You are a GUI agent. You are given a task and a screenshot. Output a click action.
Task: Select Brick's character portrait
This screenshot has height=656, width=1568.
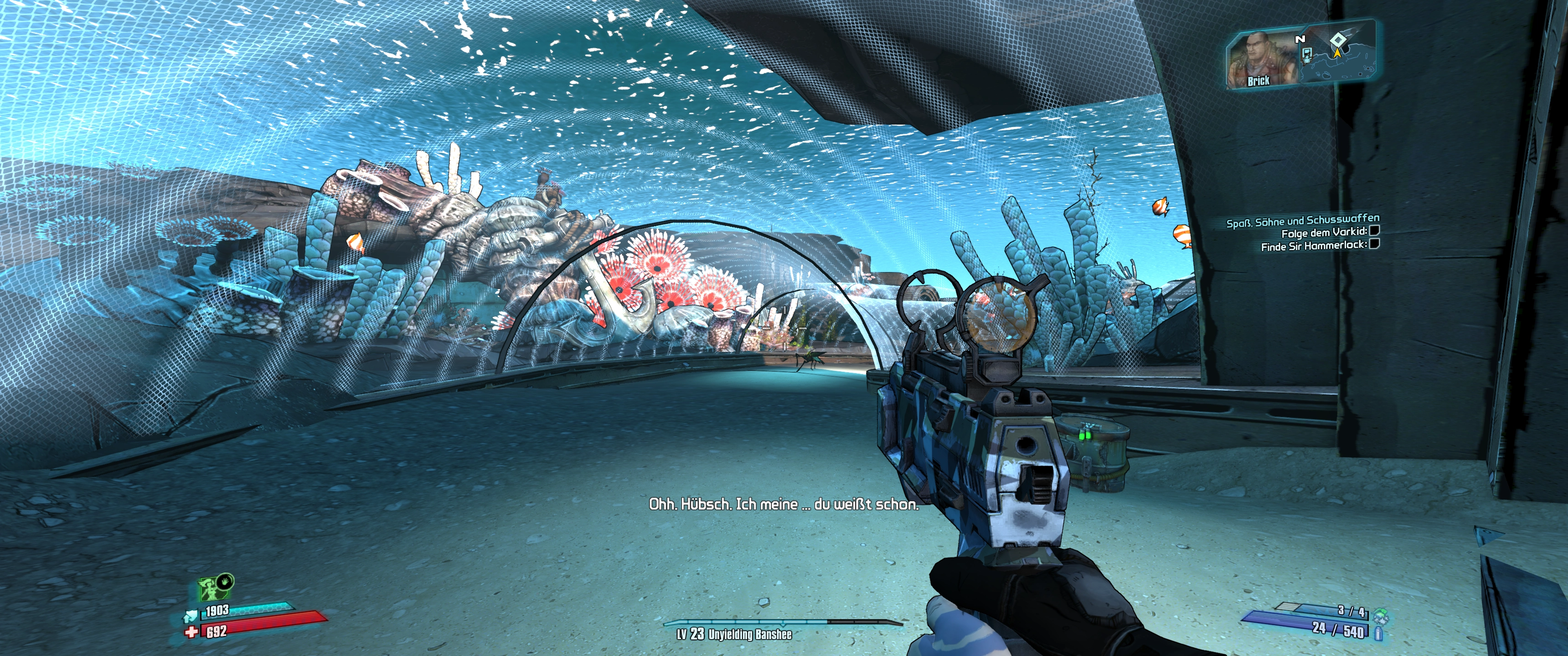tap(1256, 61)
